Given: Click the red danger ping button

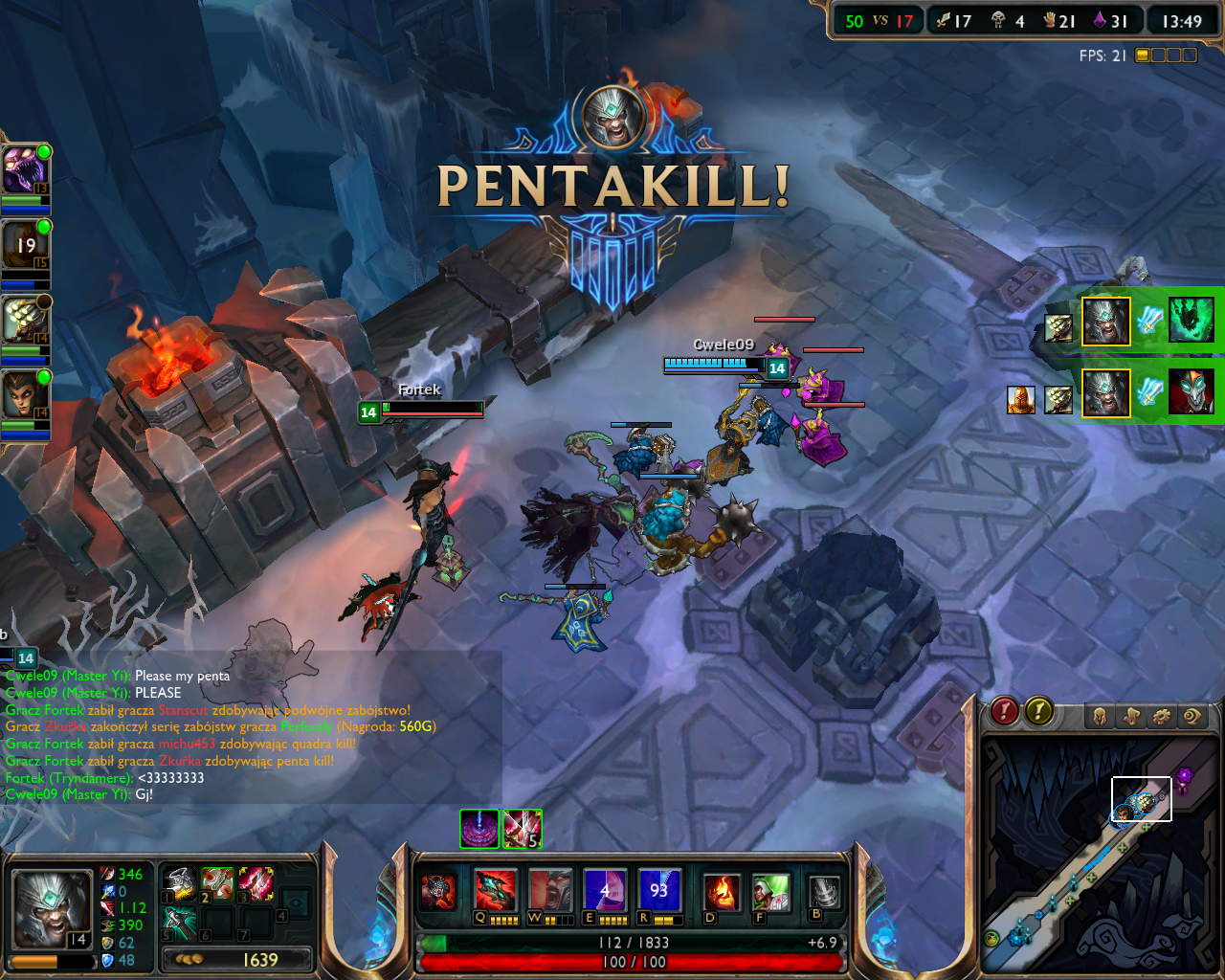Looking at the screenshot, I should pos(1004,711).
